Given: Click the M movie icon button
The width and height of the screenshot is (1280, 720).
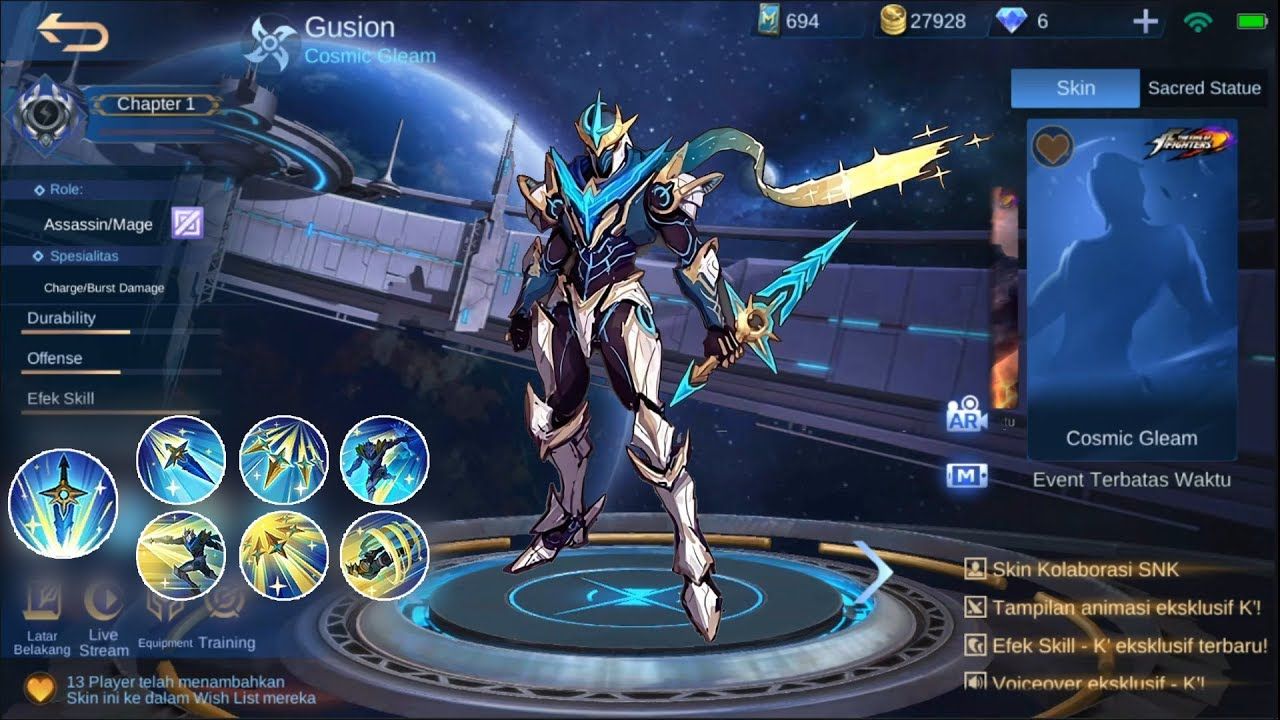Looking at the screenshot, I should [966, 476].
